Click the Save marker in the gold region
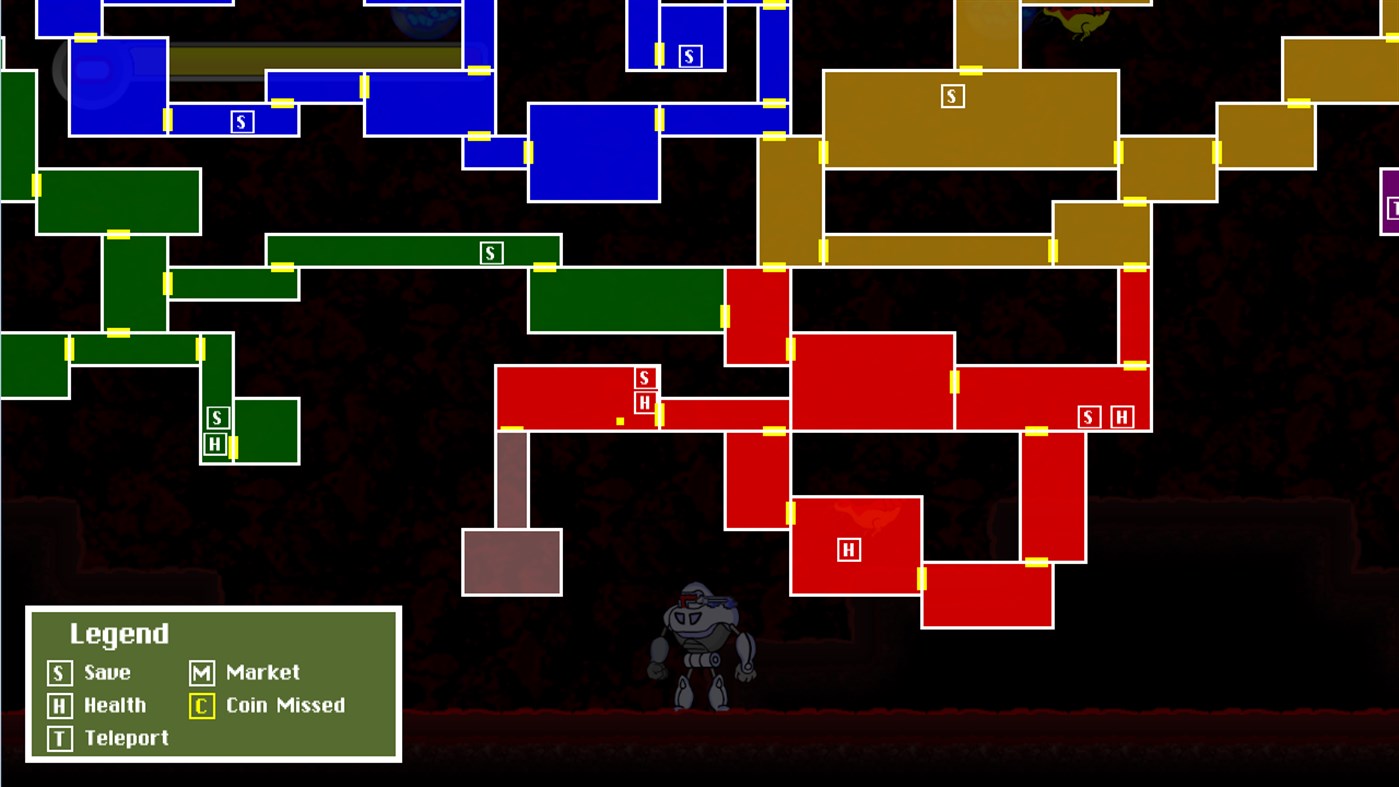 click(x=951, y=96)
